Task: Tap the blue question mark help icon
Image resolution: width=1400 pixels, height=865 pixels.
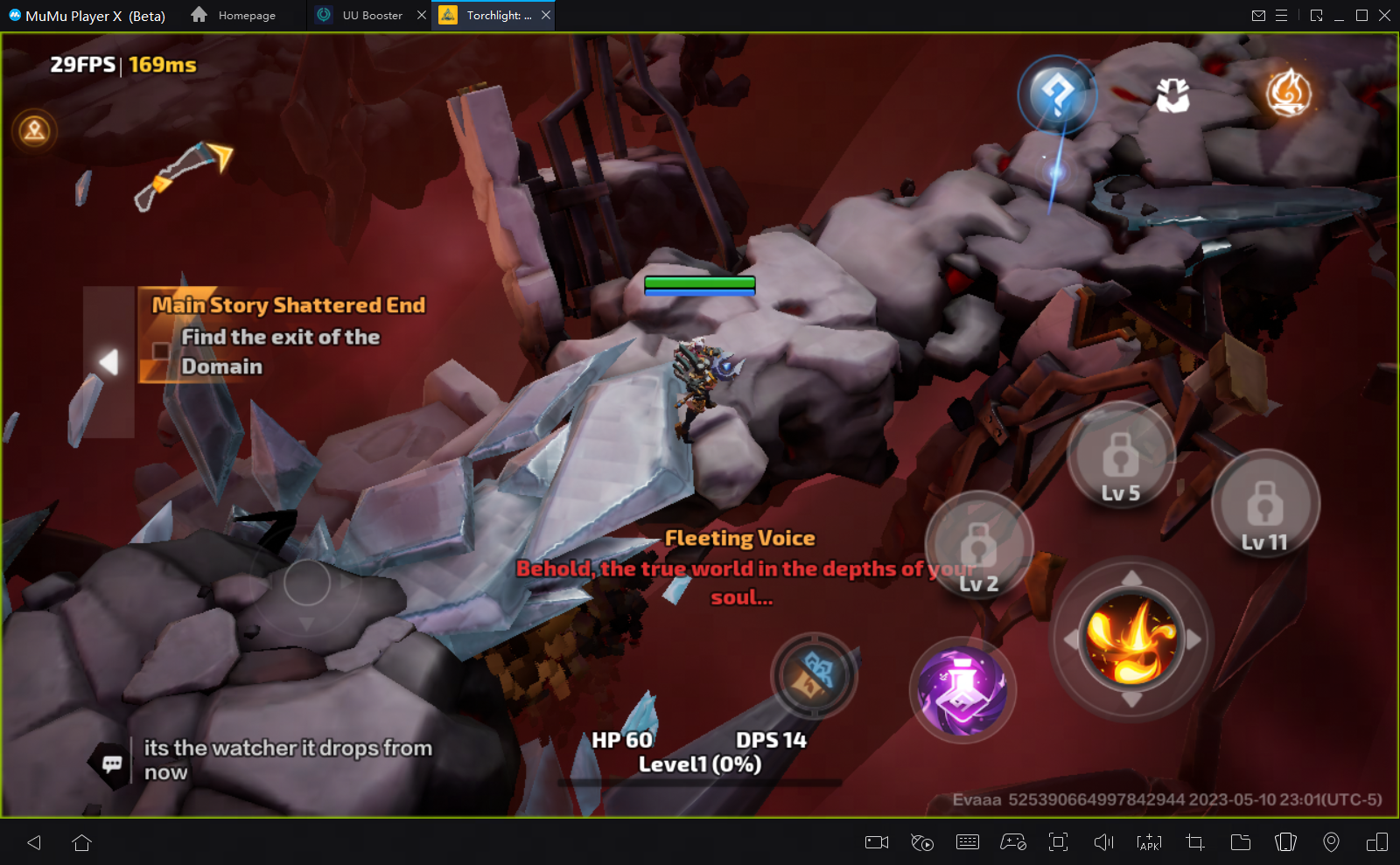Action: (1057, 94)
